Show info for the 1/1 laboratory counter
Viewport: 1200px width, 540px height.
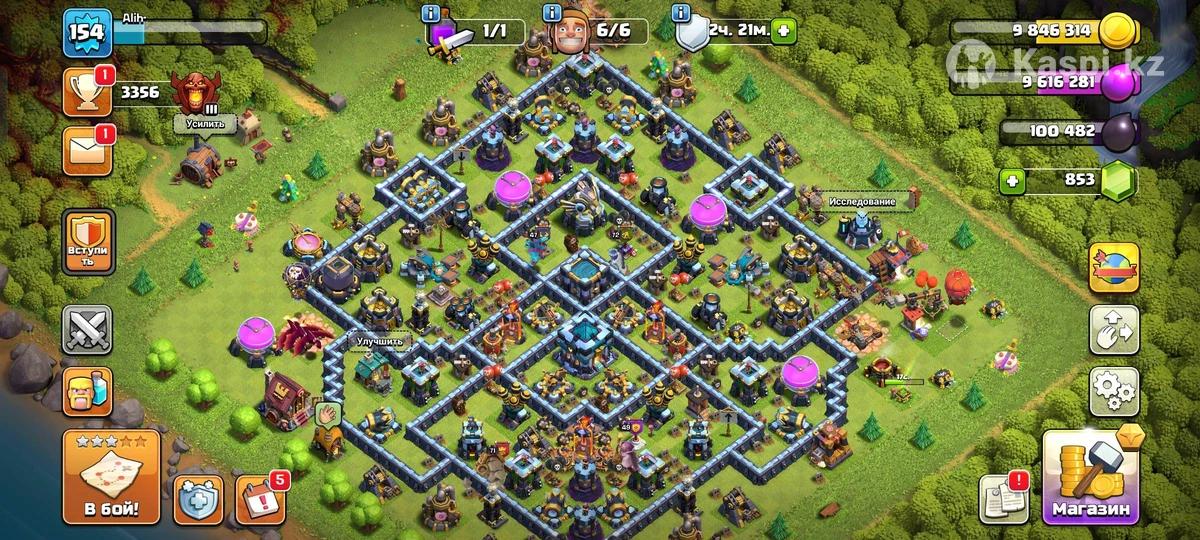click(x=432, y=13)
